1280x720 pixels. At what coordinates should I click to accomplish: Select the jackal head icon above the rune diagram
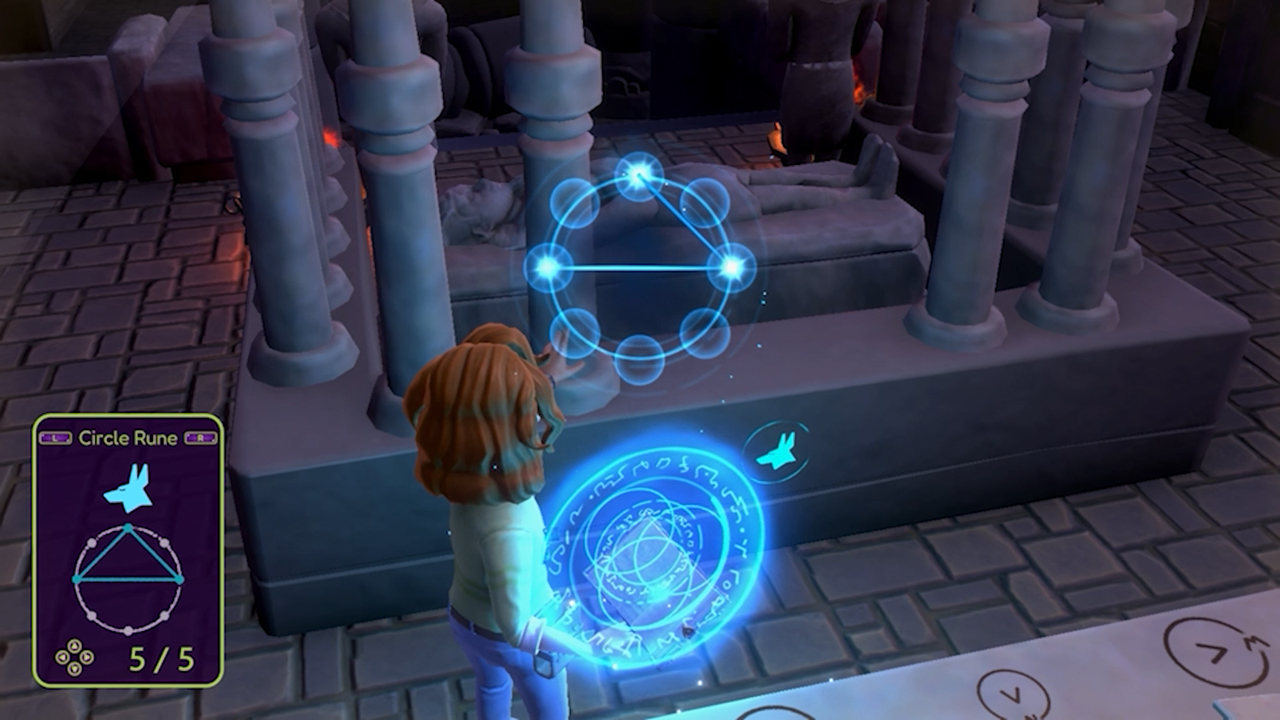coord(129,486)
